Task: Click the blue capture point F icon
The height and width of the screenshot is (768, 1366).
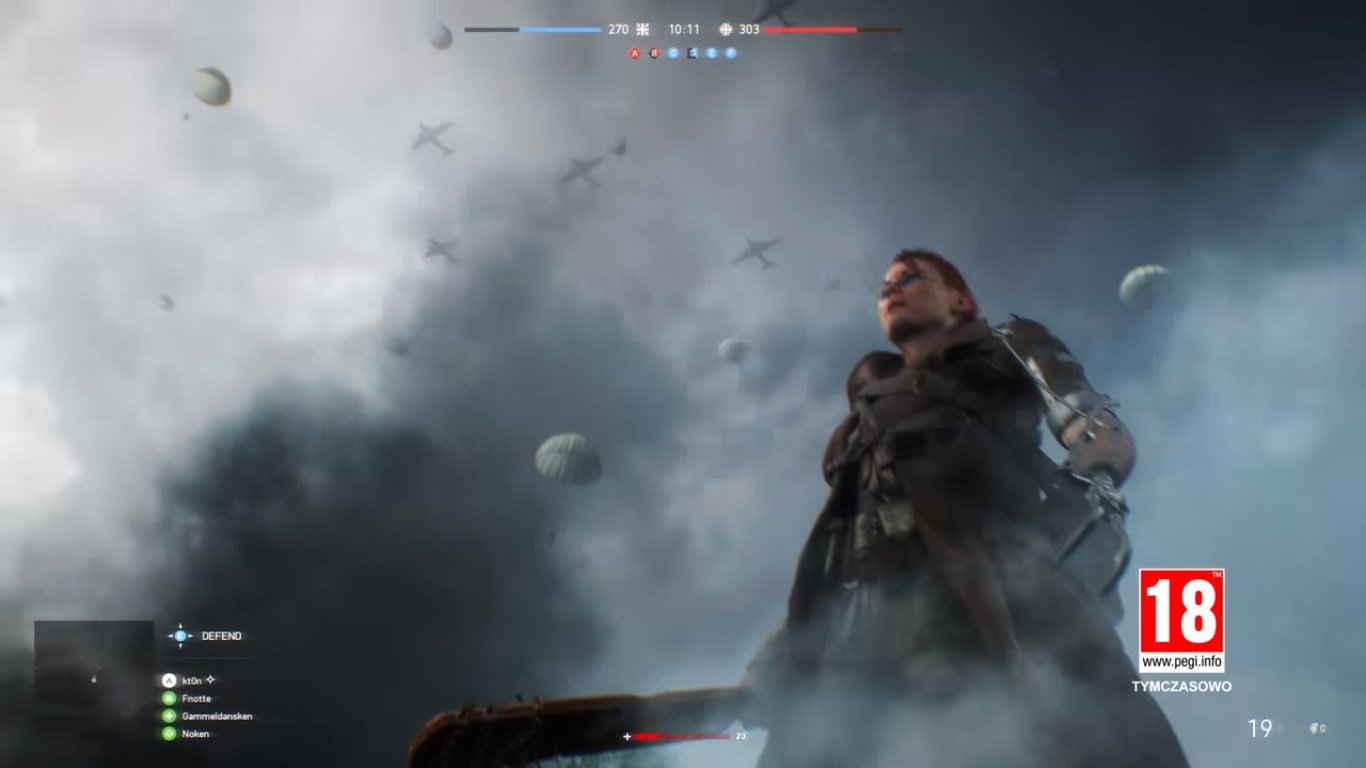Action: point(731,53)
